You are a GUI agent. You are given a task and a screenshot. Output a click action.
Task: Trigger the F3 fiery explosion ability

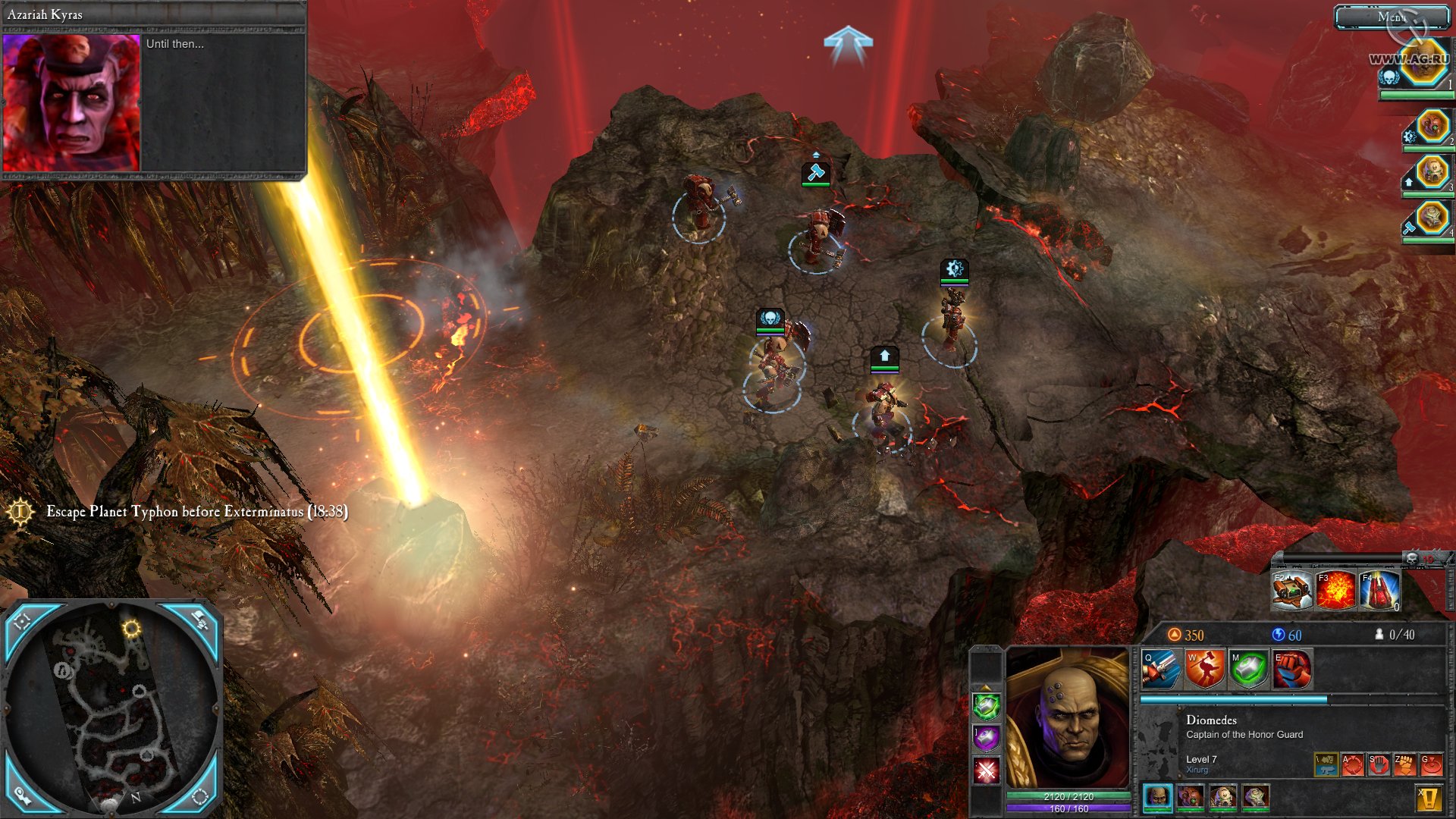[x=1335, y=590]
